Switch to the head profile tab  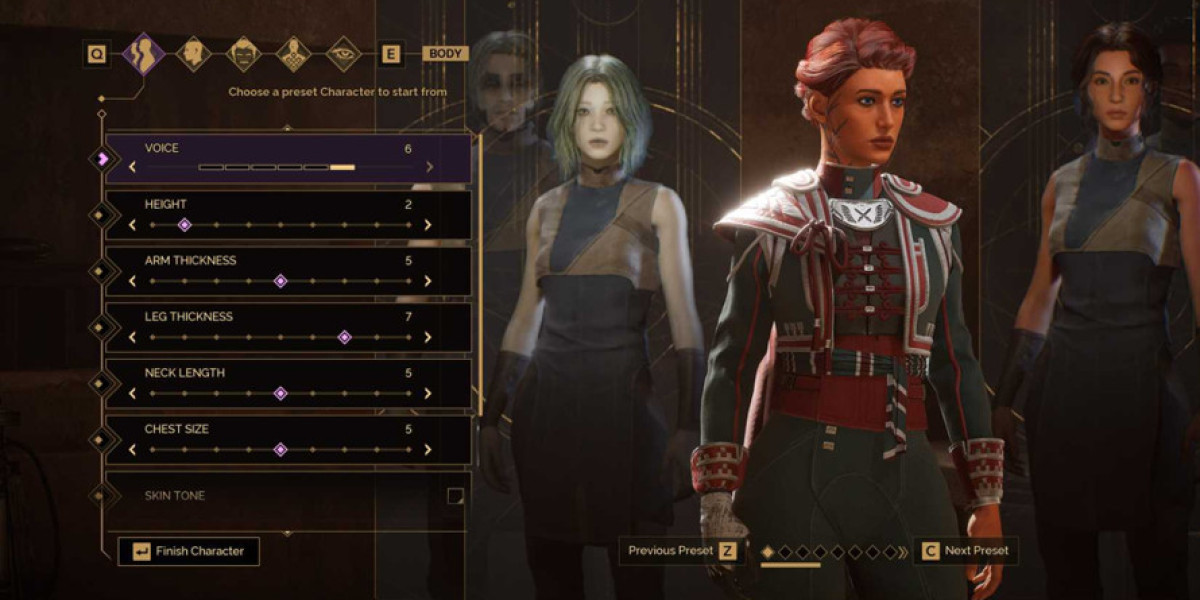coord(193,53)
